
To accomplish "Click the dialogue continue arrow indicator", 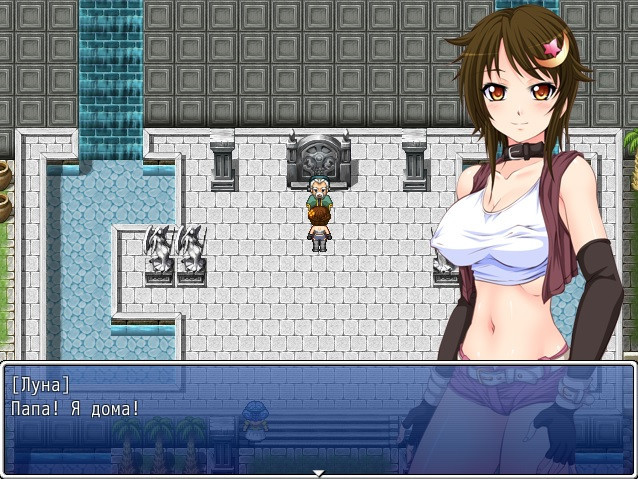I will [318, 472].
